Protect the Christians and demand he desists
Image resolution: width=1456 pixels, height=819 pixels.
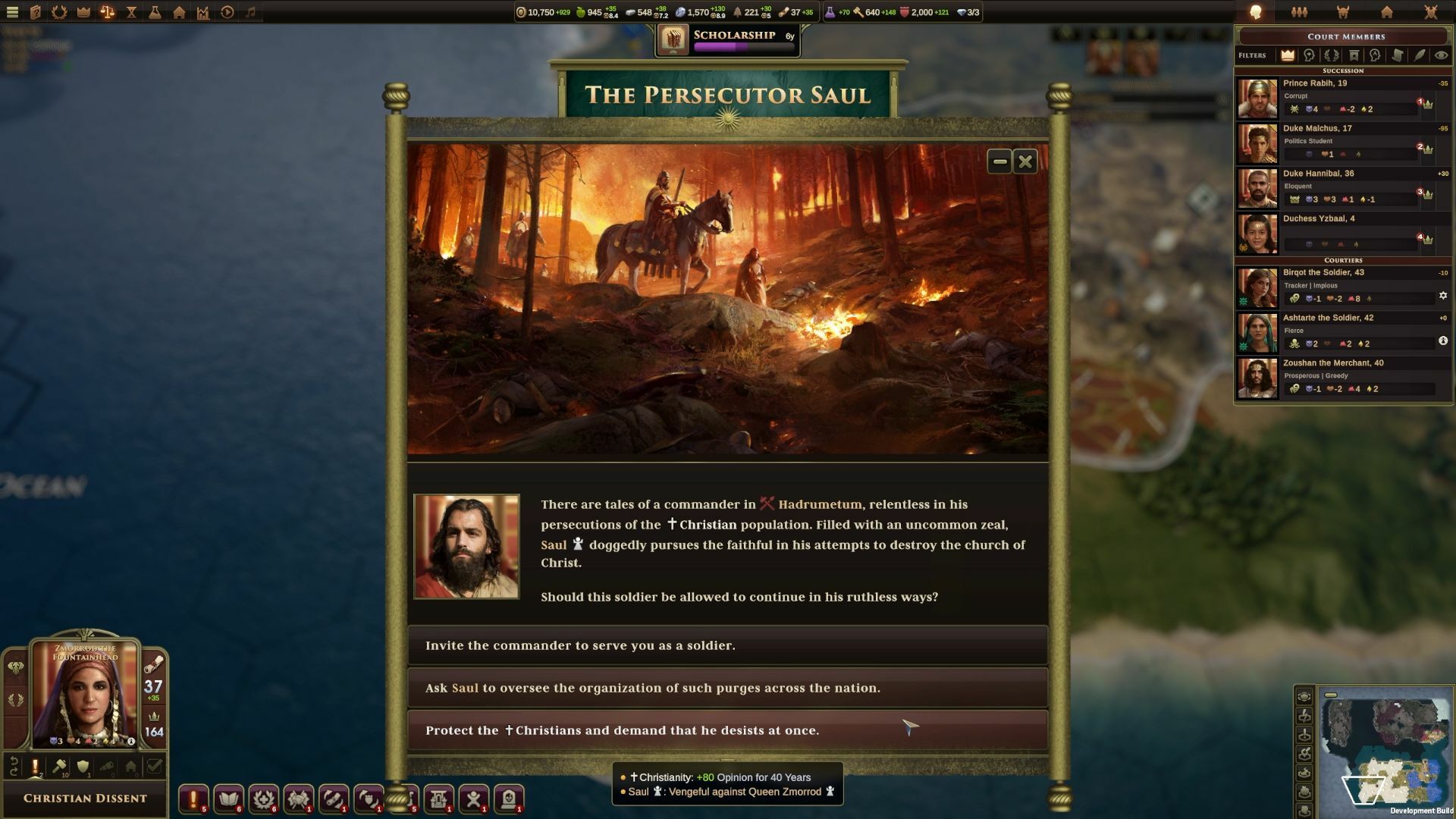pyautogui.click(x=727, y=730)
